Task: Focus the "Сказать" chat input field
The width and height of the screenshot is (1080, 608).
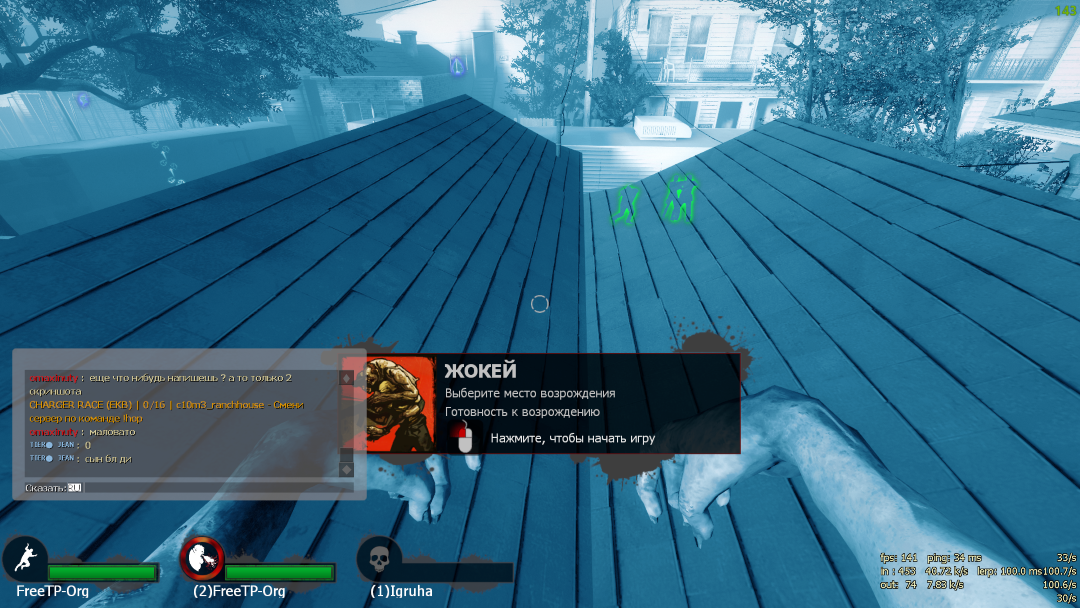Action: (x=215, y=487)
